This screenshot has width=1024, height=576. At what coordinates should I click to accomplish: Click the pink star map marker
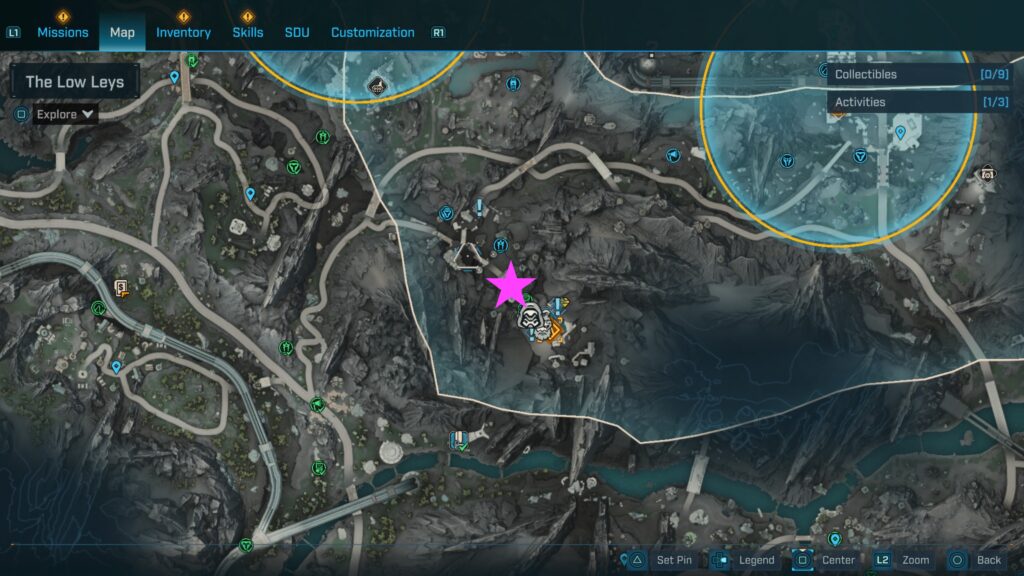[x=511, y=284]
